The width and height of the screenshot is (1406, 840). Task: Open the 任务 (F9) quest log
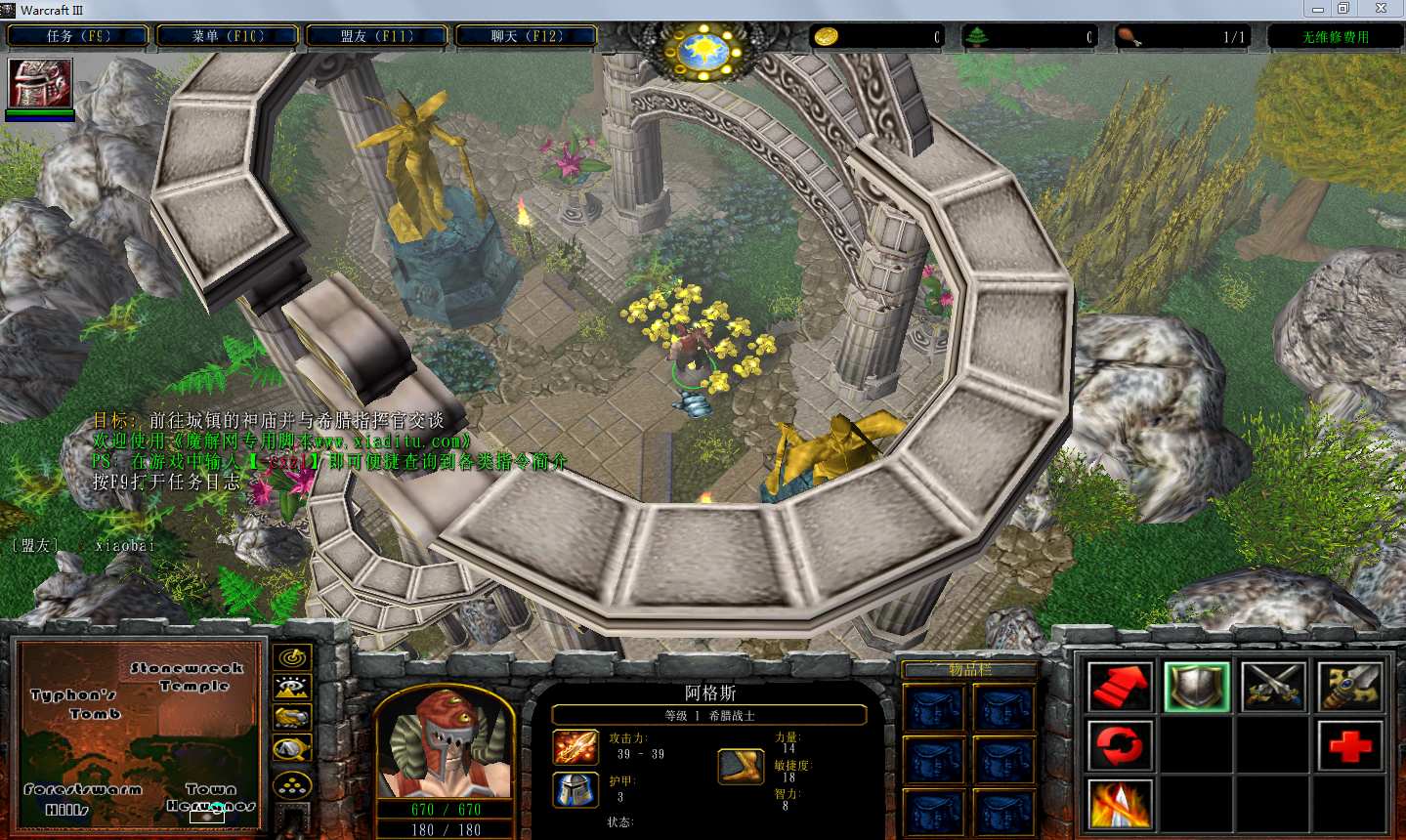(x=78, y=36)
